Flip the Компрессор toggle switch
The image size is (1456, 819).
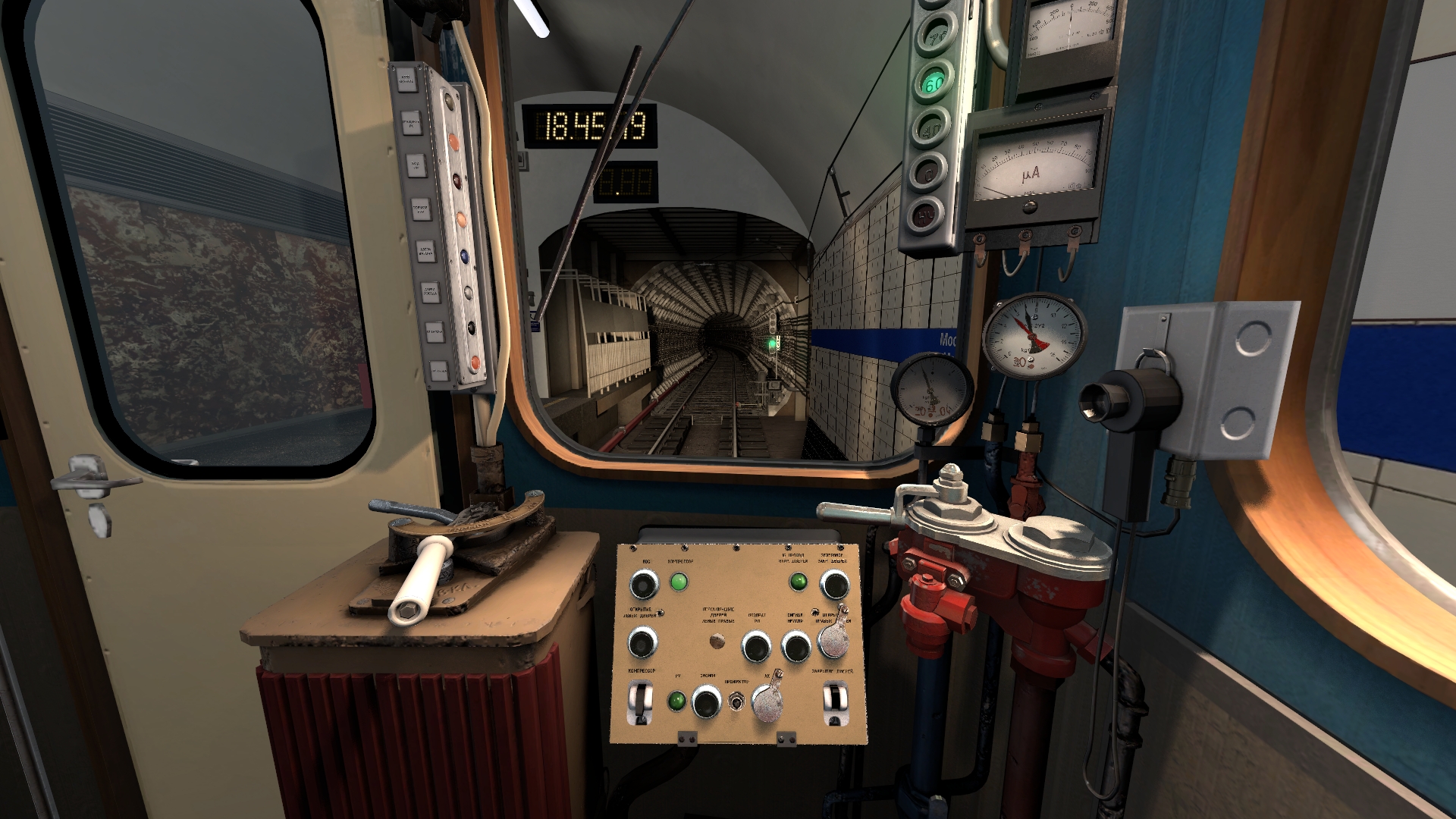pyautogui.click(x=642, y=701)
